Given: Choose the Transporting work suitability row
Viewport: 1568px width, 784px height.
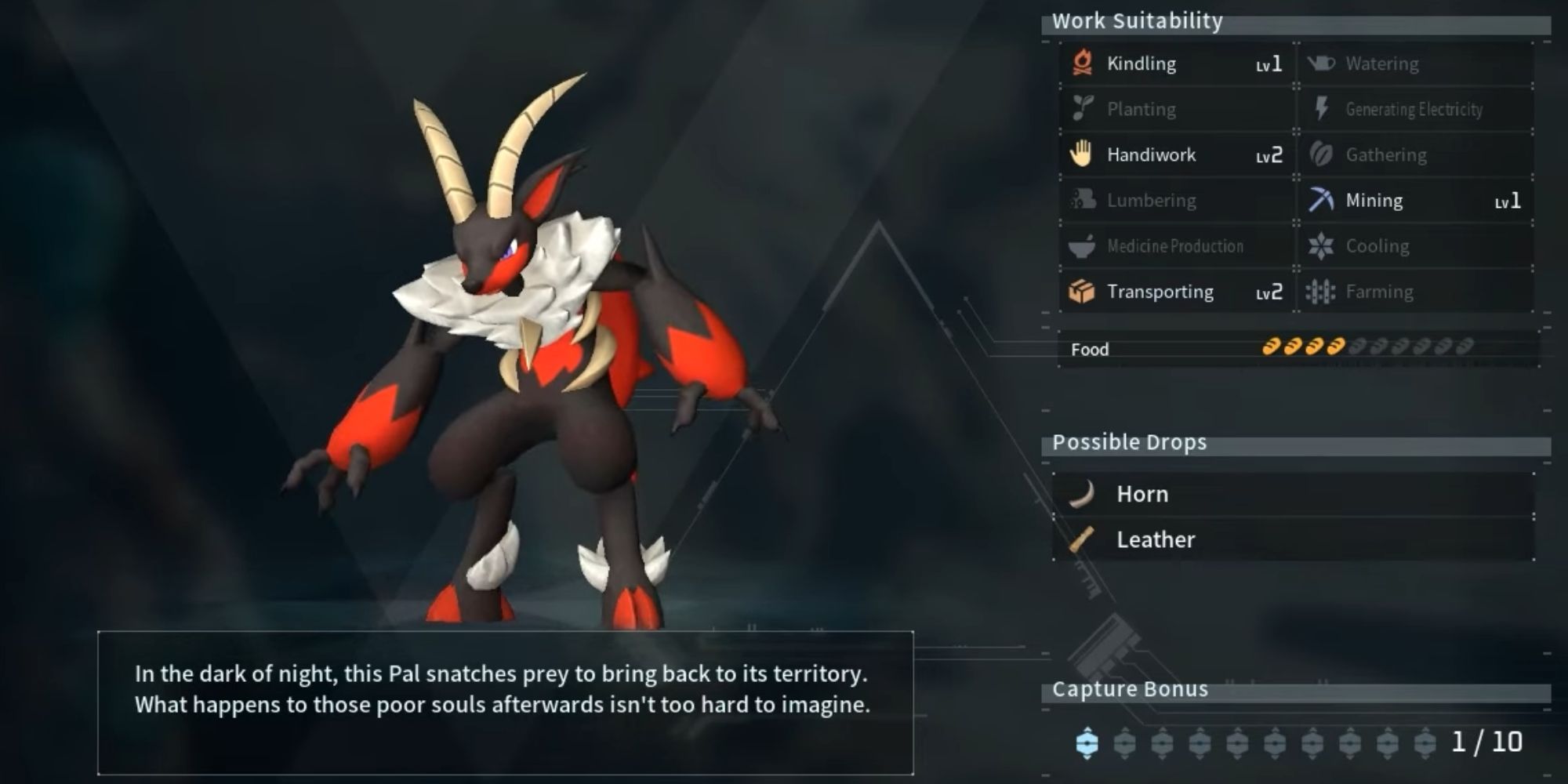Looking at the screenshot, I should point(1176,292).
